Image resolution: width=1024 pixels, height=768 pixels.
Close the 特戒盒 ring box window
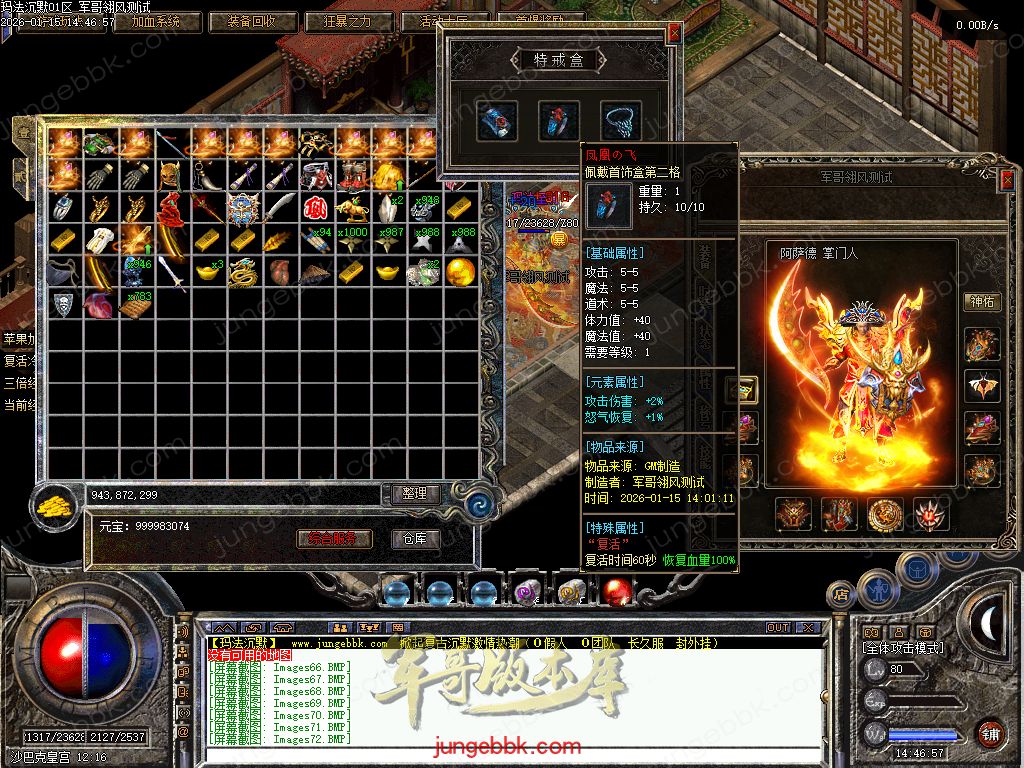click(x=674, y=32)
